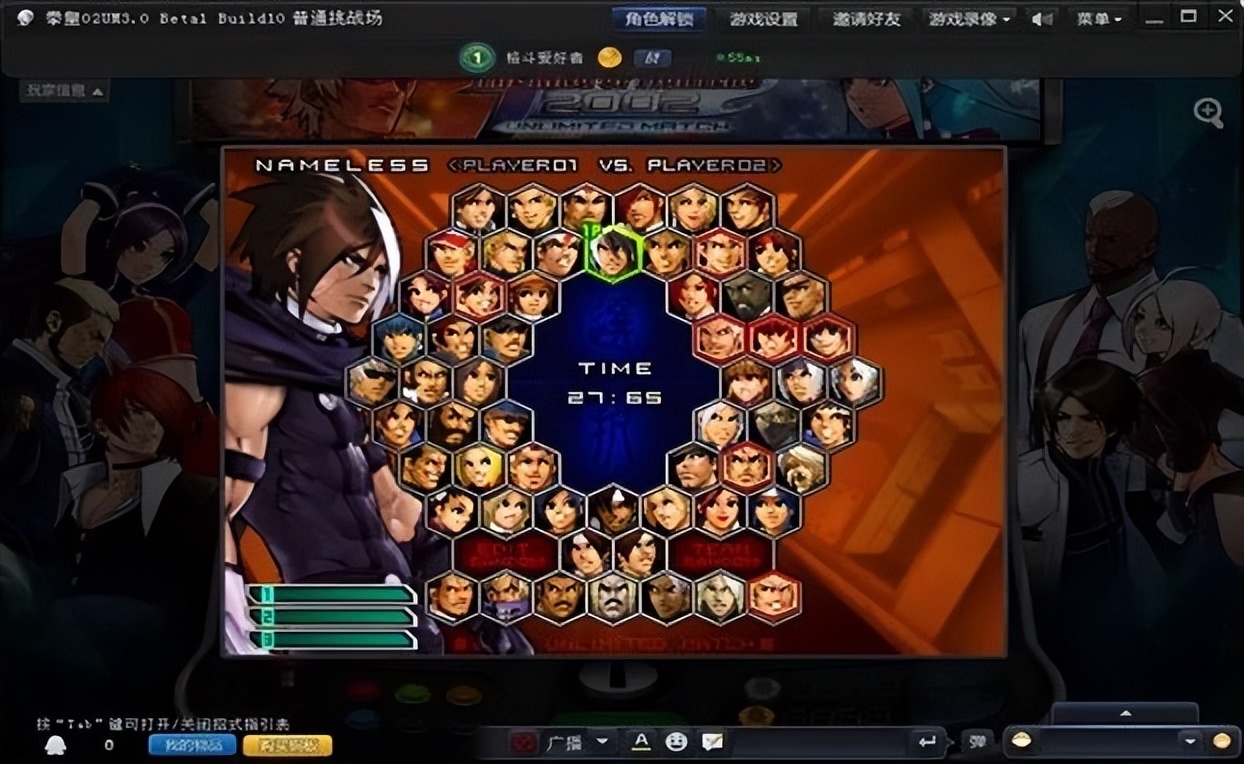1244x764 pixels.
Task: Pick the red-capped fighter portrait
Action: (x=452, y=252)
